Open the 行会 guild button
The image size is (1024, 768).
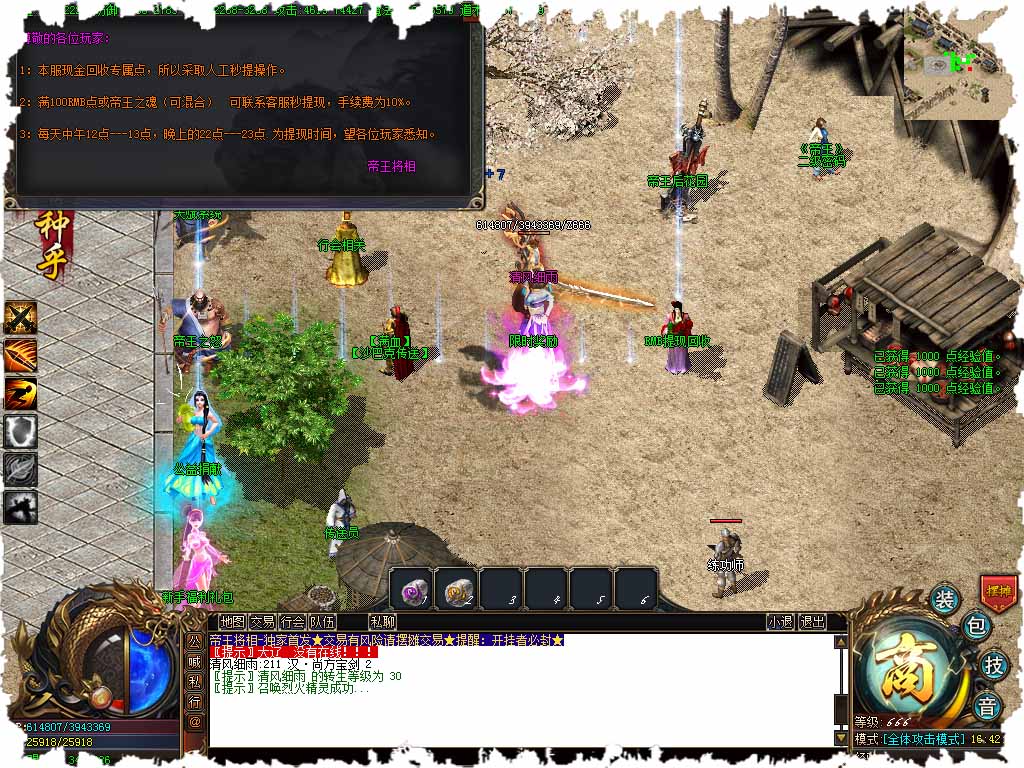click(x=292, y=622)
